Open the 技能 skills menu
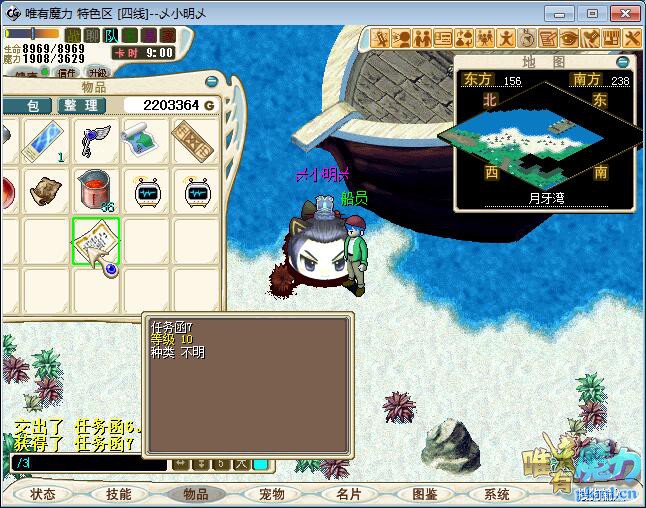The image size is (646, 508). [x=119, y=494]
